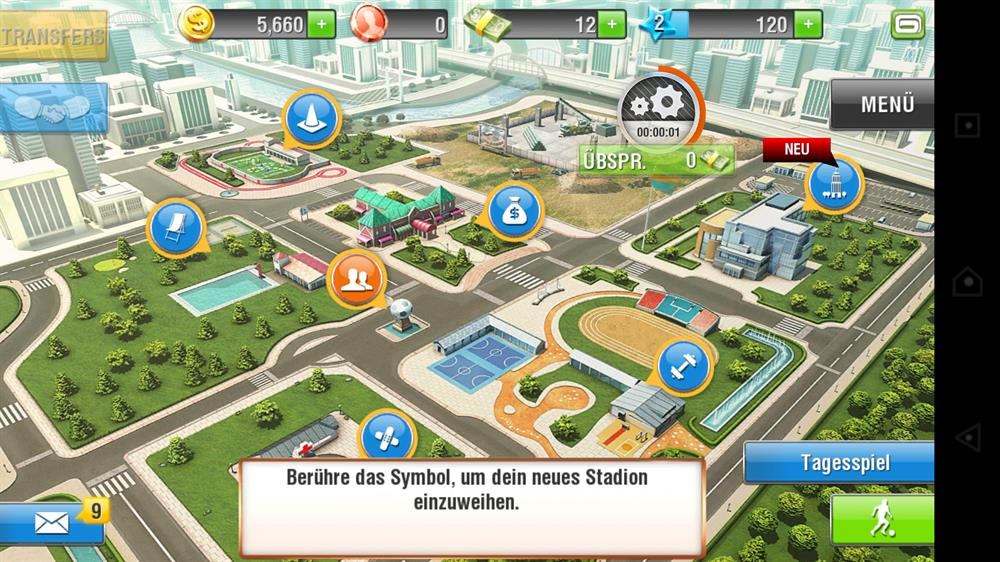Image resolution: width=1000 pixels, height=562 pixels.
Task: Tap the new stadium icon marked NEU
Action: (834, 183)
